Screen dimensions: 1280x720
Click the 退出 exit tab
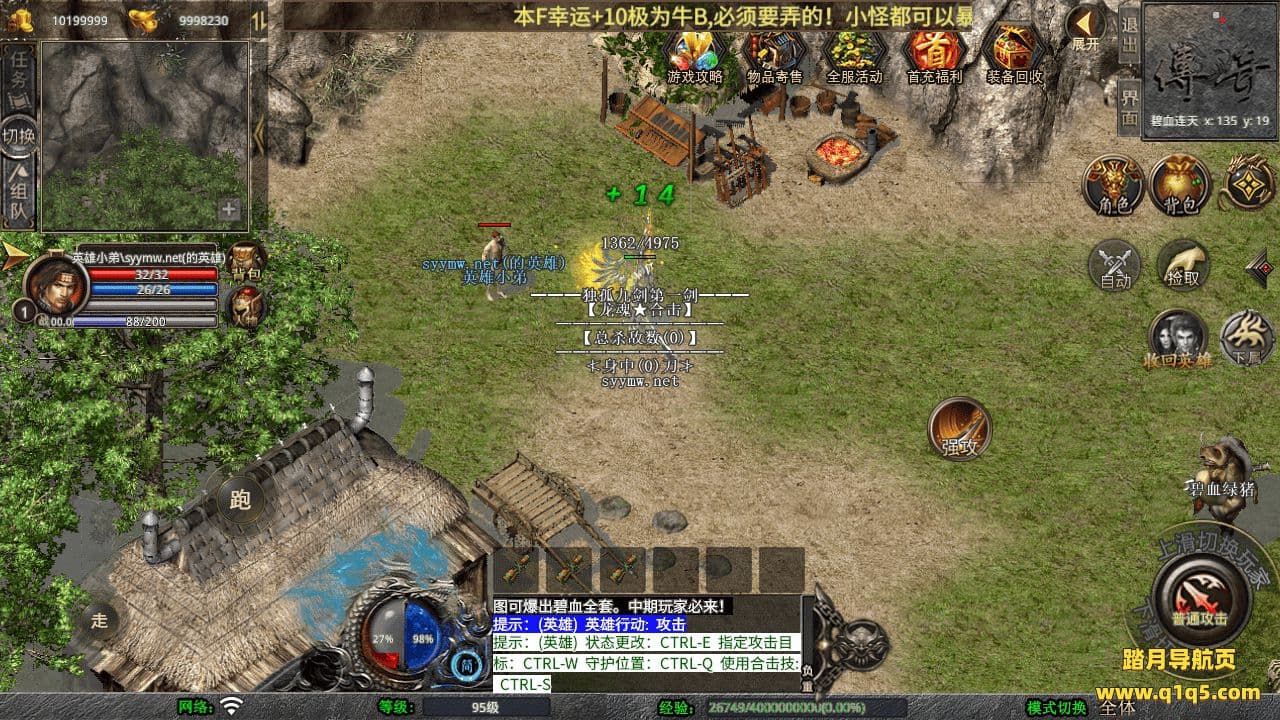[x=1129, y=35]
